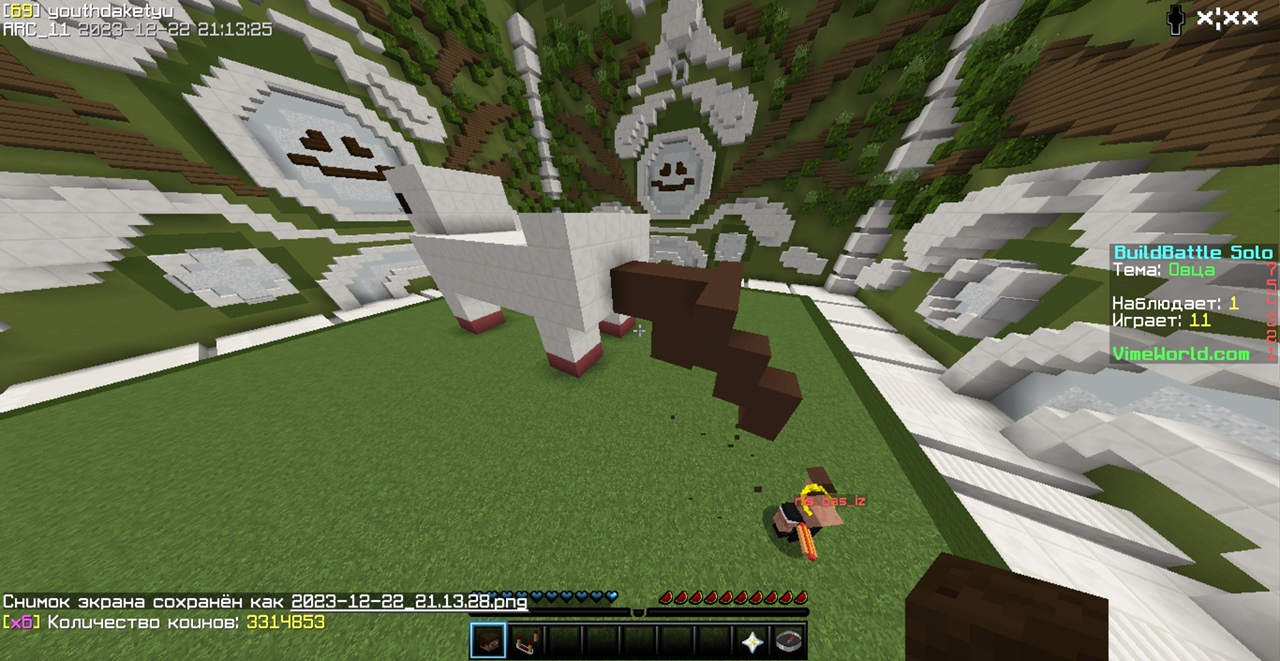Select the nether star hotbar slot
The height and width of the screenshot is (661, 1280).
[750, 641]
